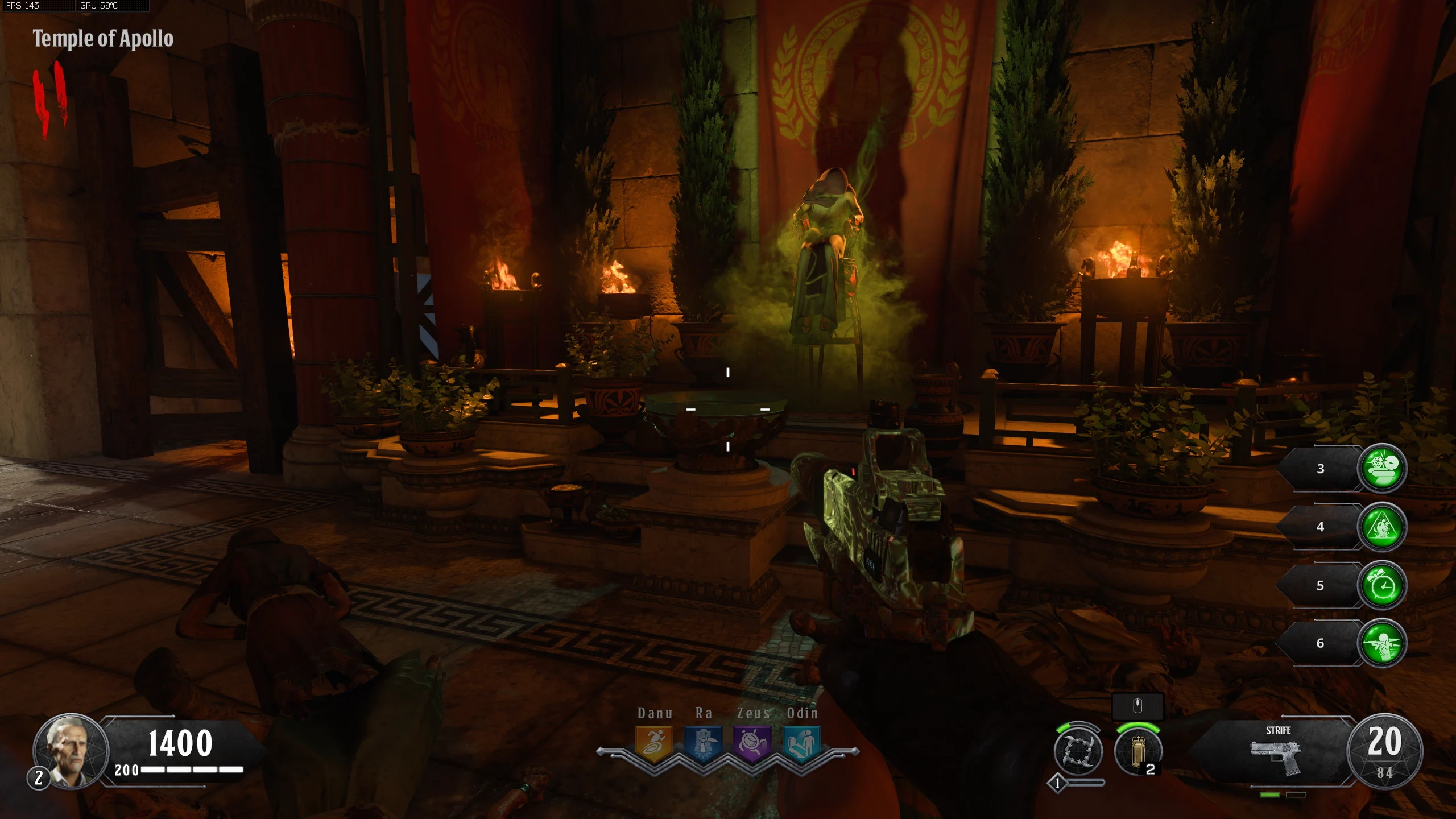Select the purple Zeus stopwatch perk
Screen dimensions: 1456x819
pos(752,742)
